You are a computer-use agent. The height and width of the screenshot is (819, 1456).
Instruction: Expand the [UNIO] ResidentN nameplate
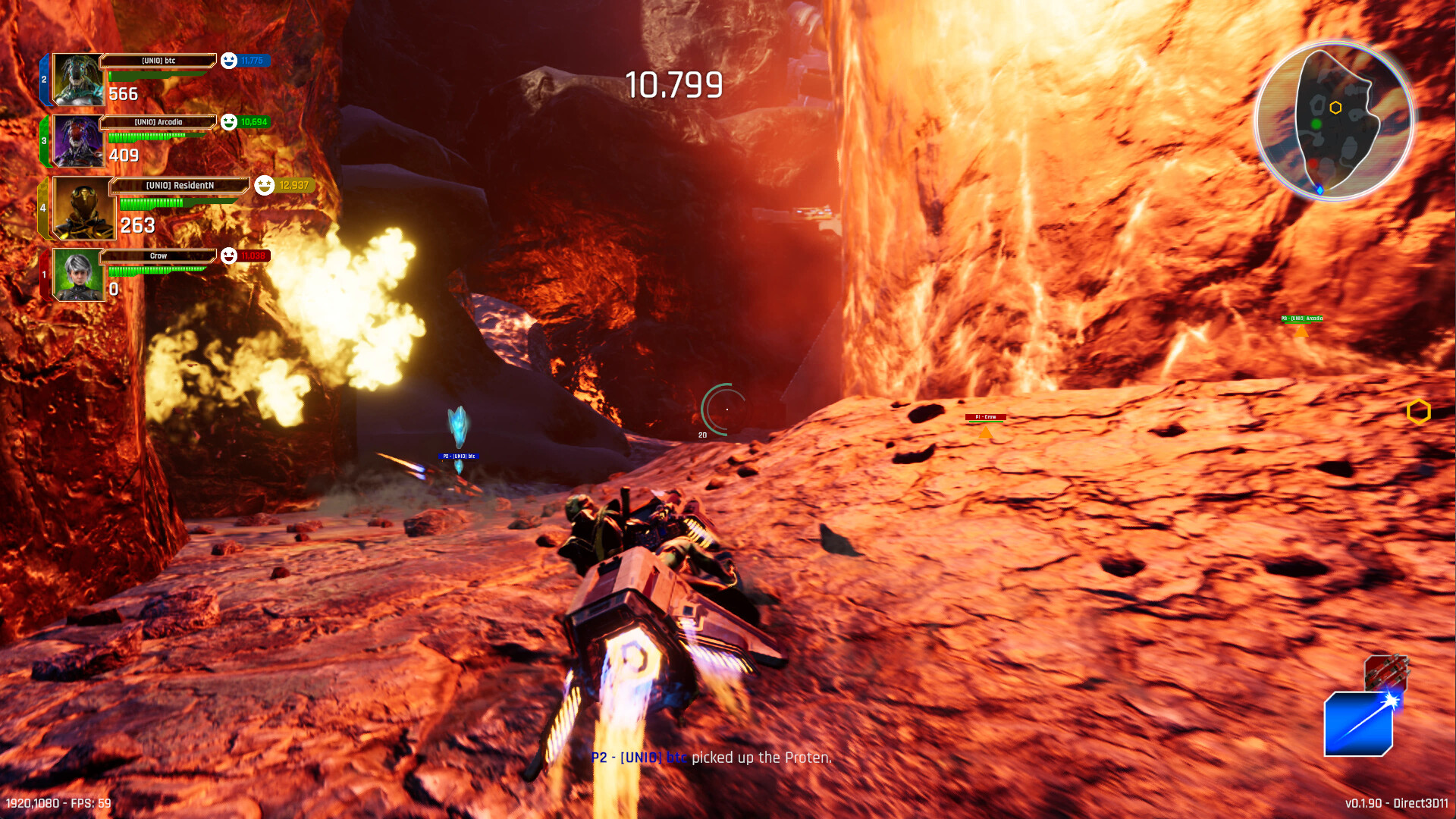[180, 184]
